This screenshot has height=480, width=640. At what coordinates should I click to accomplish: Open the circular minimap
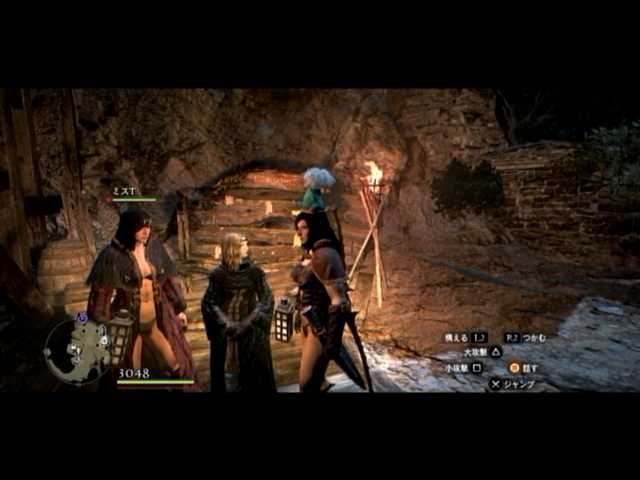pyautogui.click(x=77, y=351)
